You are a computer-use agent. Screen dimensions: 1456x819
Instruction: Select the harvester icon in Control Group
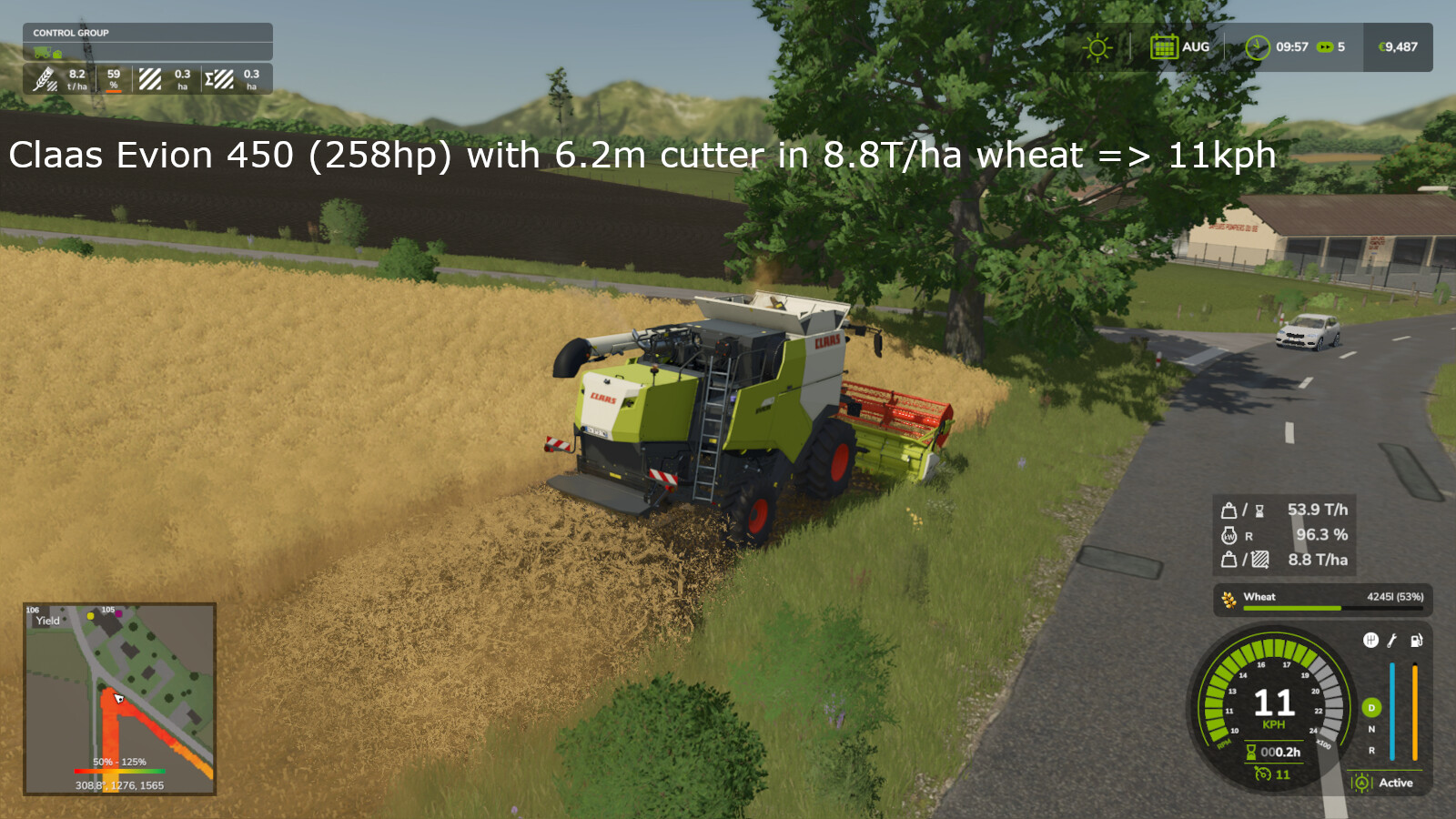[x=42, y=53]
